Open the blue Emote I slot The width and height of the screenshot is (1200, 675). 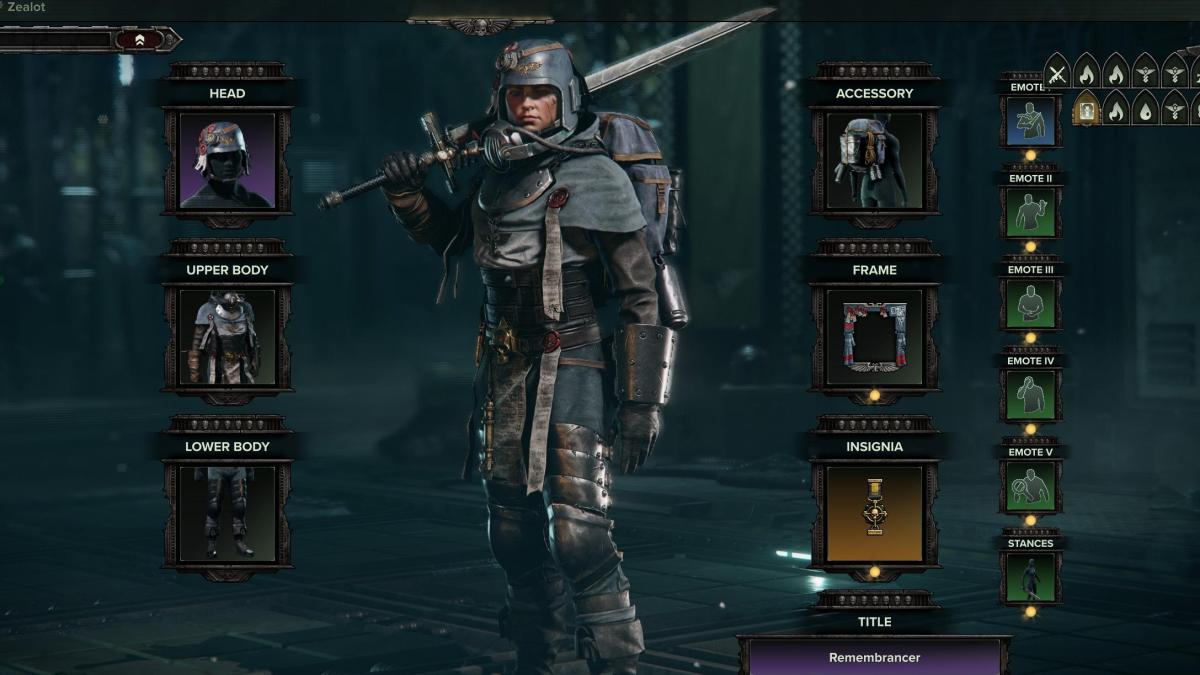(1030, 120)
